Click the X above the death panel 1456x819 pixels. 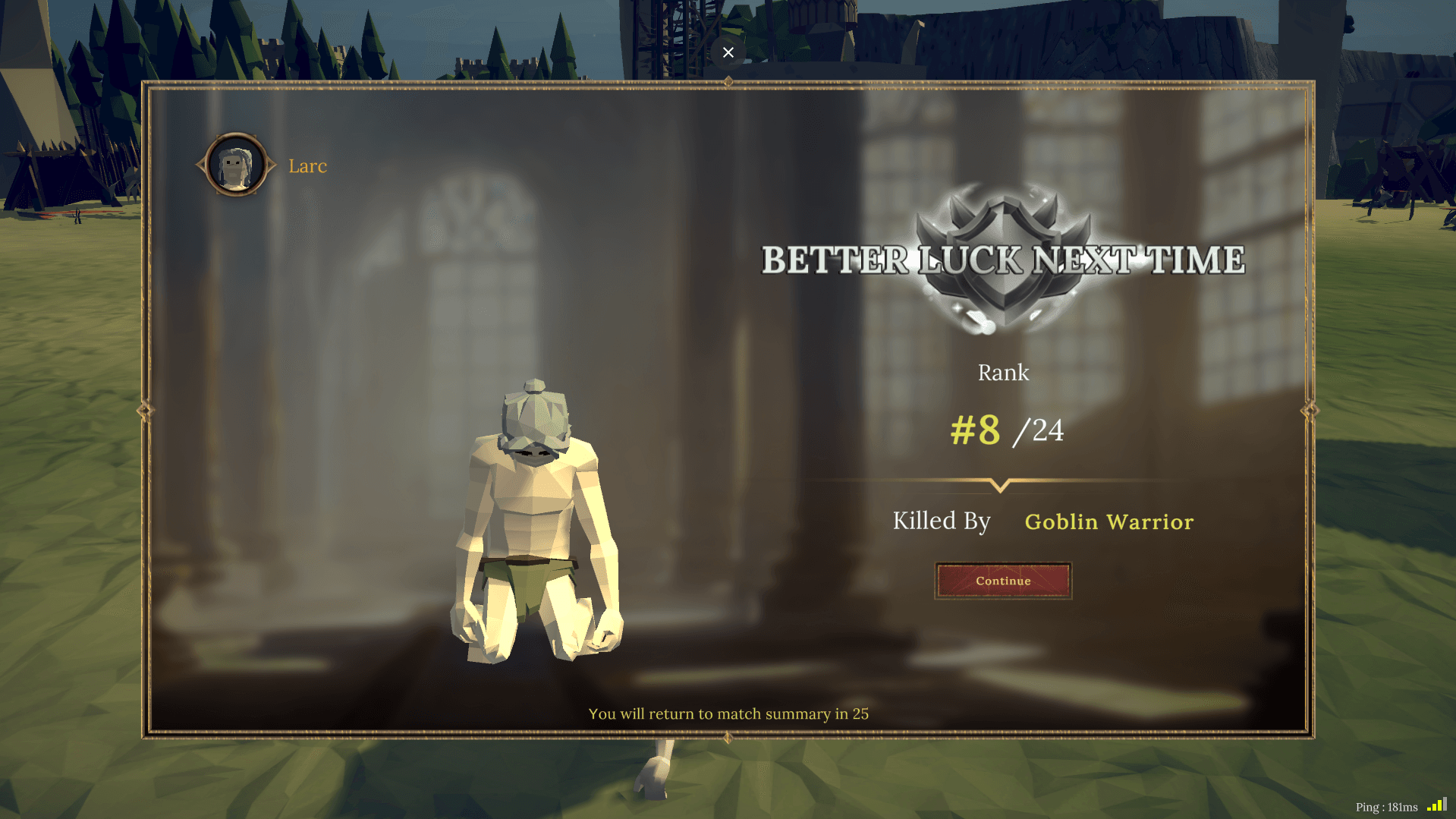point(728,52)
